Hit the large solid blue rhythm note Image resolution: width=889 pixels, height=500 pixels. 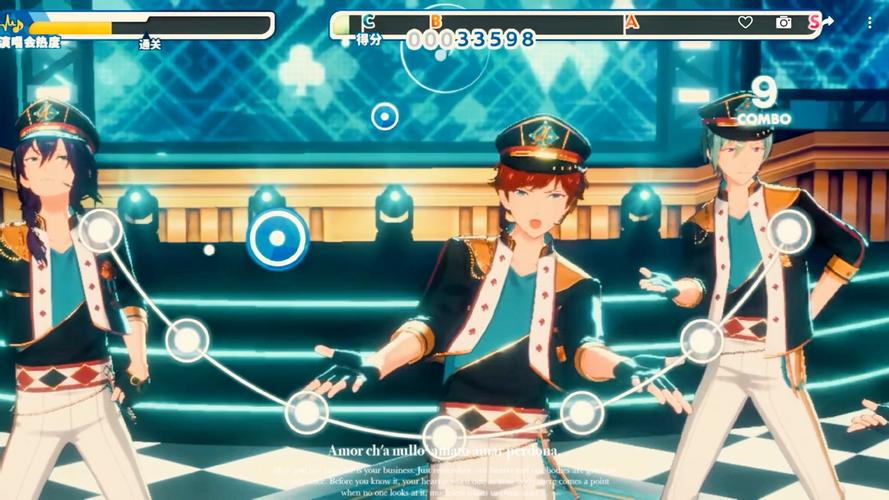tap(277, 239)
